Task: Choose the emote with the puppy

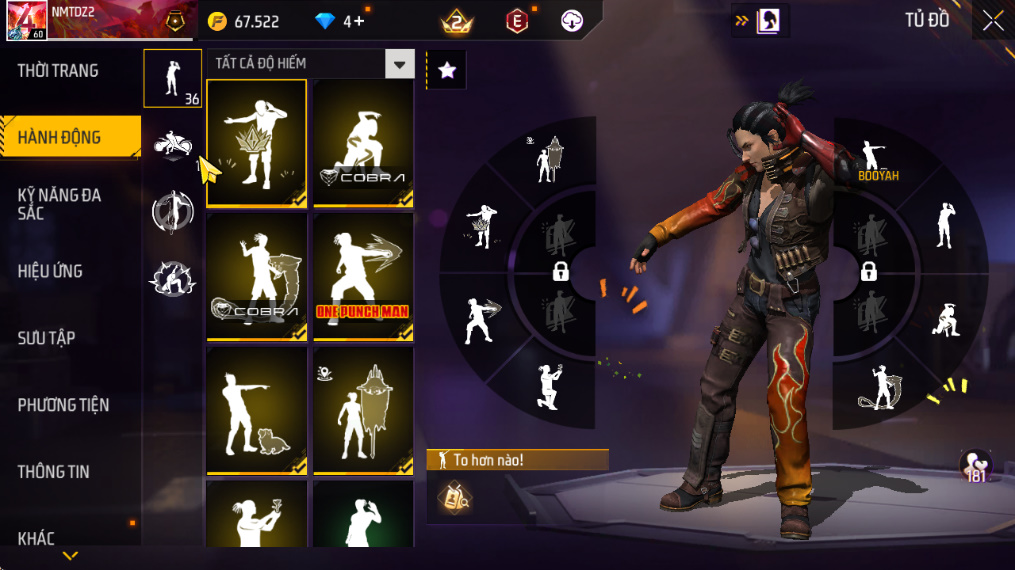Action: point(257,410)
